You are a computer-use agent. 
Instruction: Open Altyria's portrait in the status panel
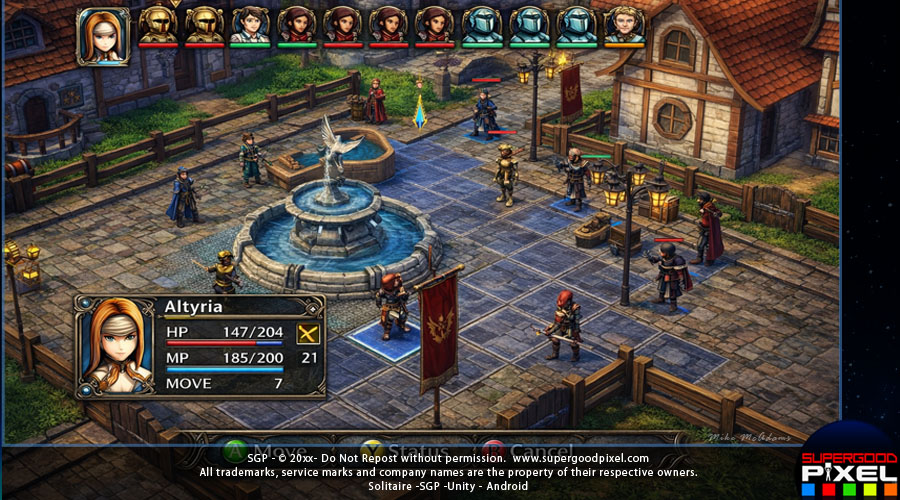coord(117,343)
